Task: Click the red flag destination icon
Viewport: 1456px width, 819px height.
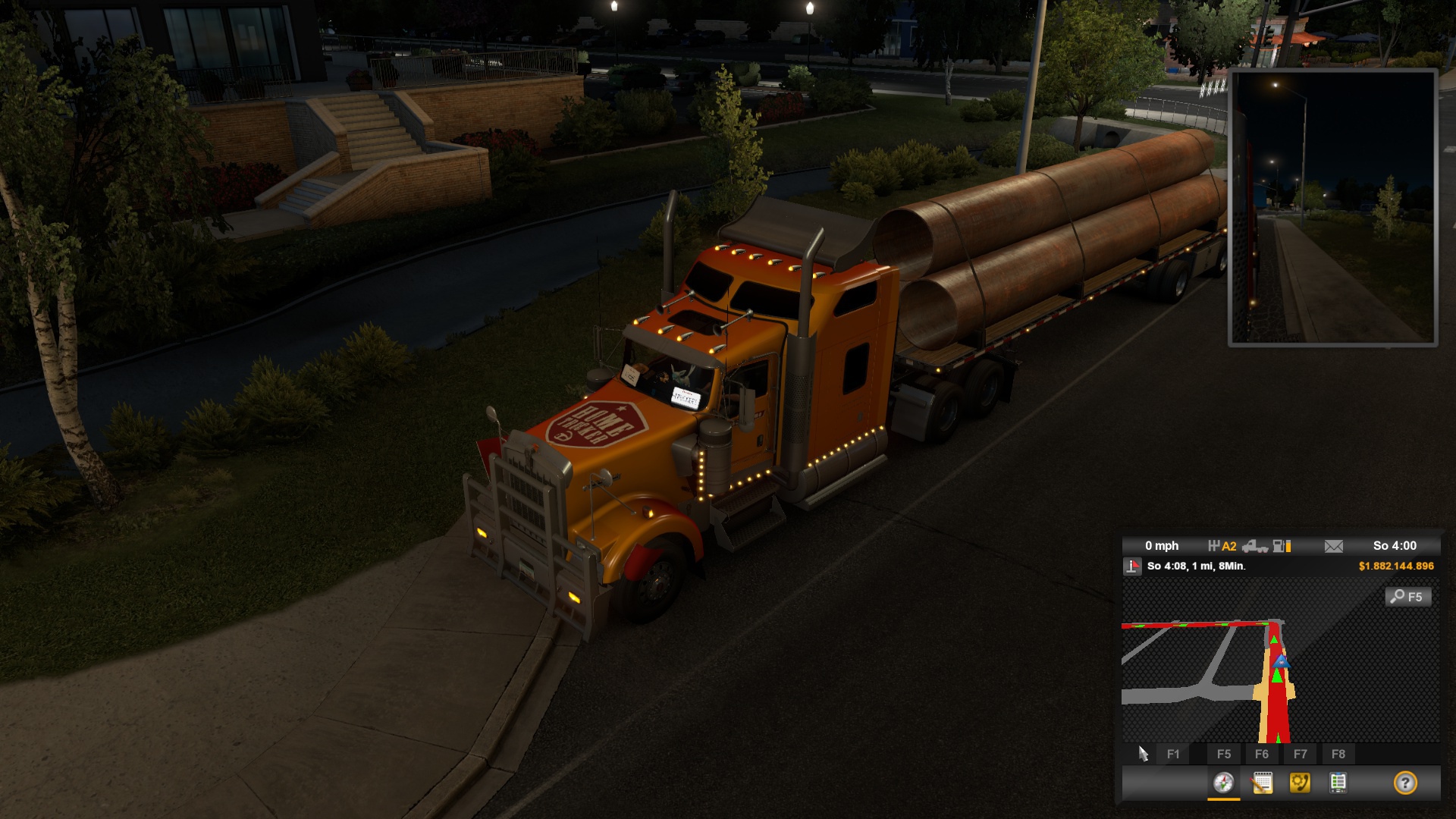Action: (x=1132, y=566)
